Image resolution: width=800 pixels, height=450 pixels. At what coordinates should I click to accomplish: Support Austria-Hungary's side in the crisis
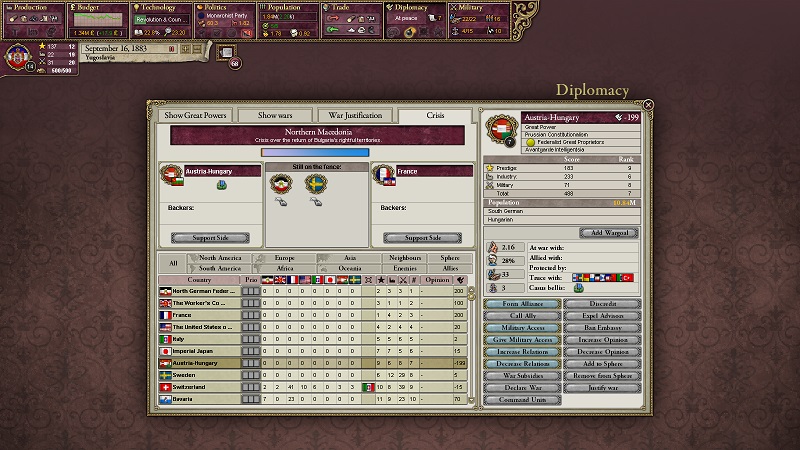[x=209, y=237]
